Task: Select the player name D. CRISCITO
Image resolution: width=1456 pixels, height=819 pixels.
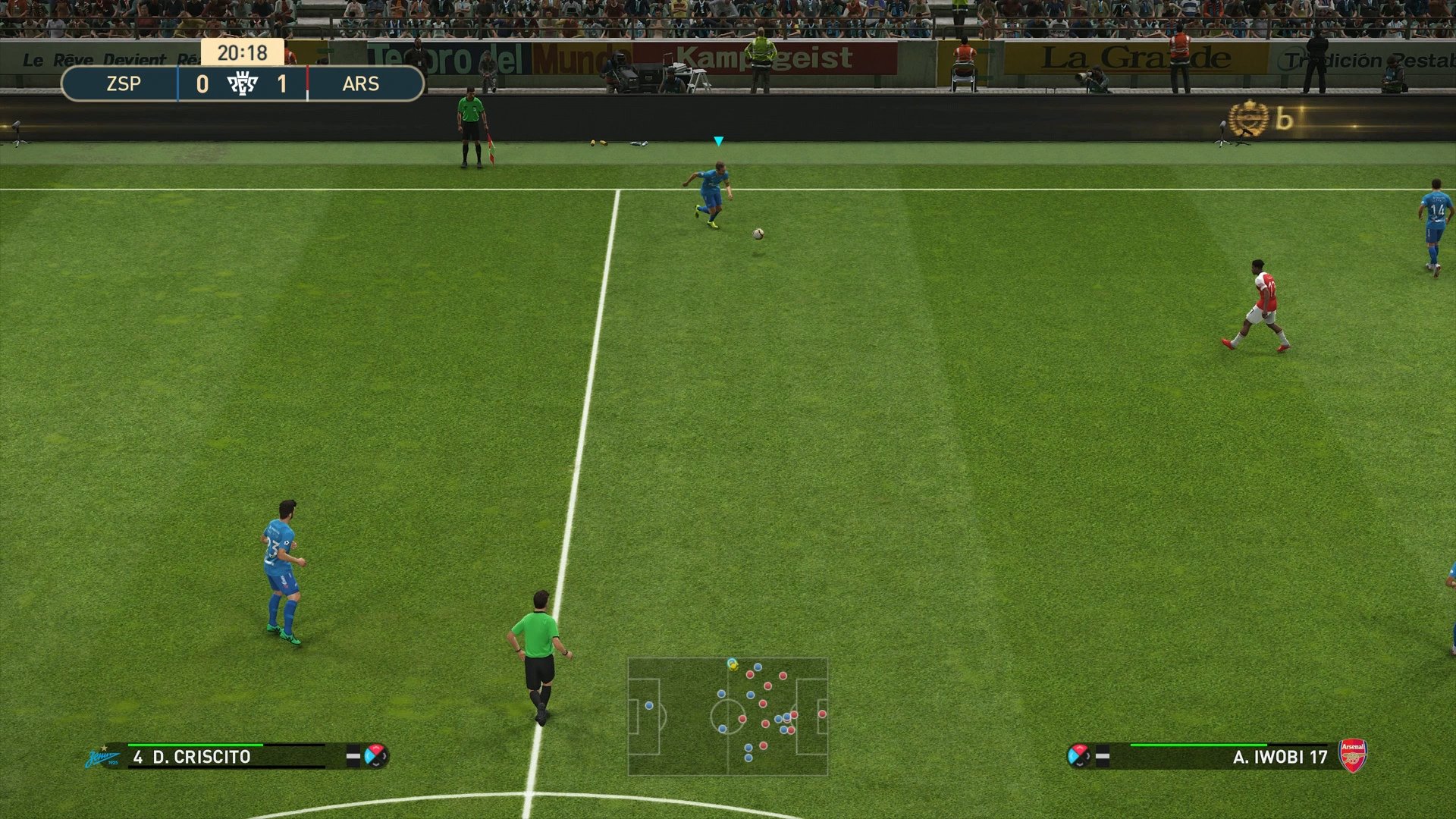Action: coord(203,755)
